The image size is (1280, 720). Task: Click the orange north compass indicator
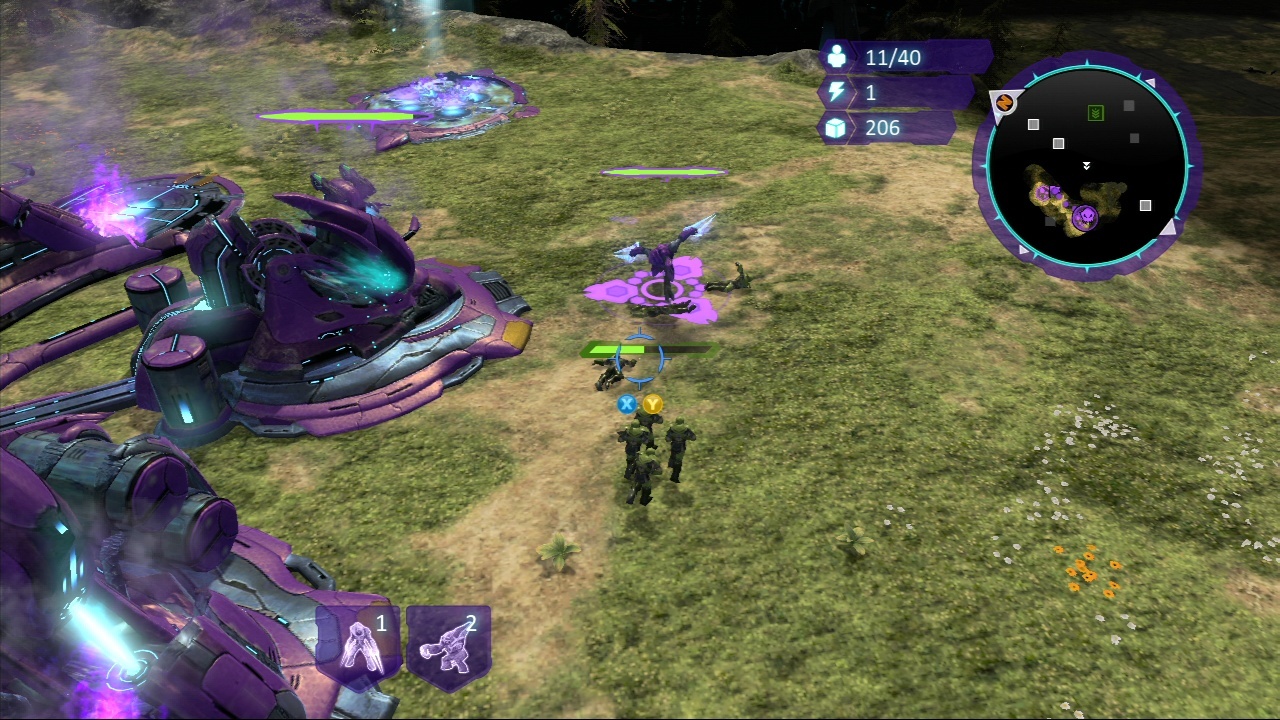(x=1005, y=102)
